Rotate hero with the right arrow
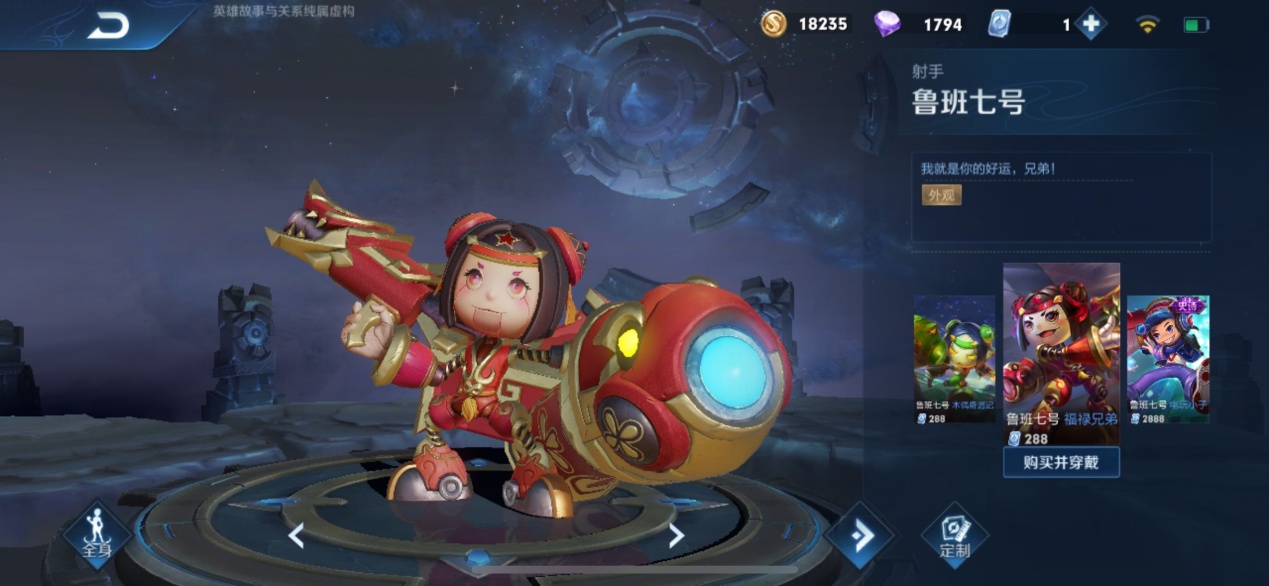 pos(676,536)
